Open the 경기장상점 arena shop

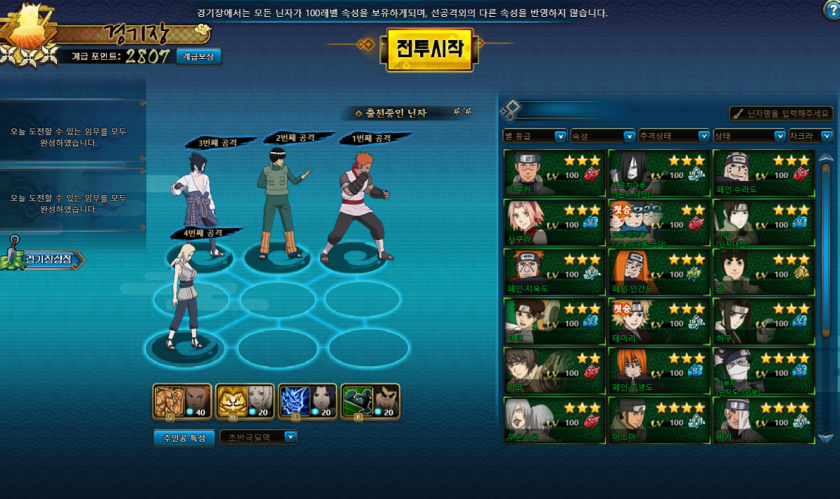click(x=50, y=259)
